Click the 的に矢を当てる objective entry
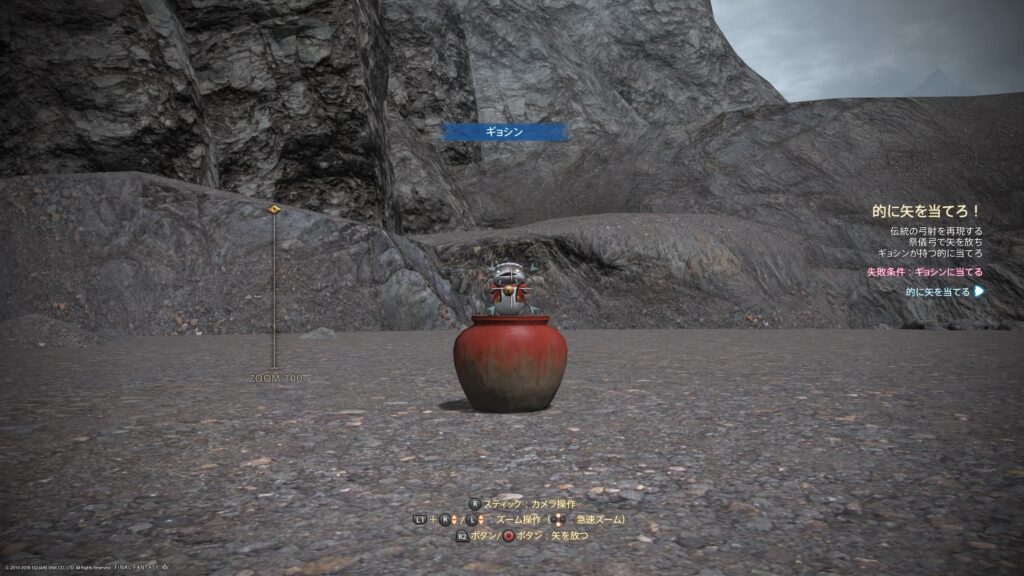 coord(938,292)
